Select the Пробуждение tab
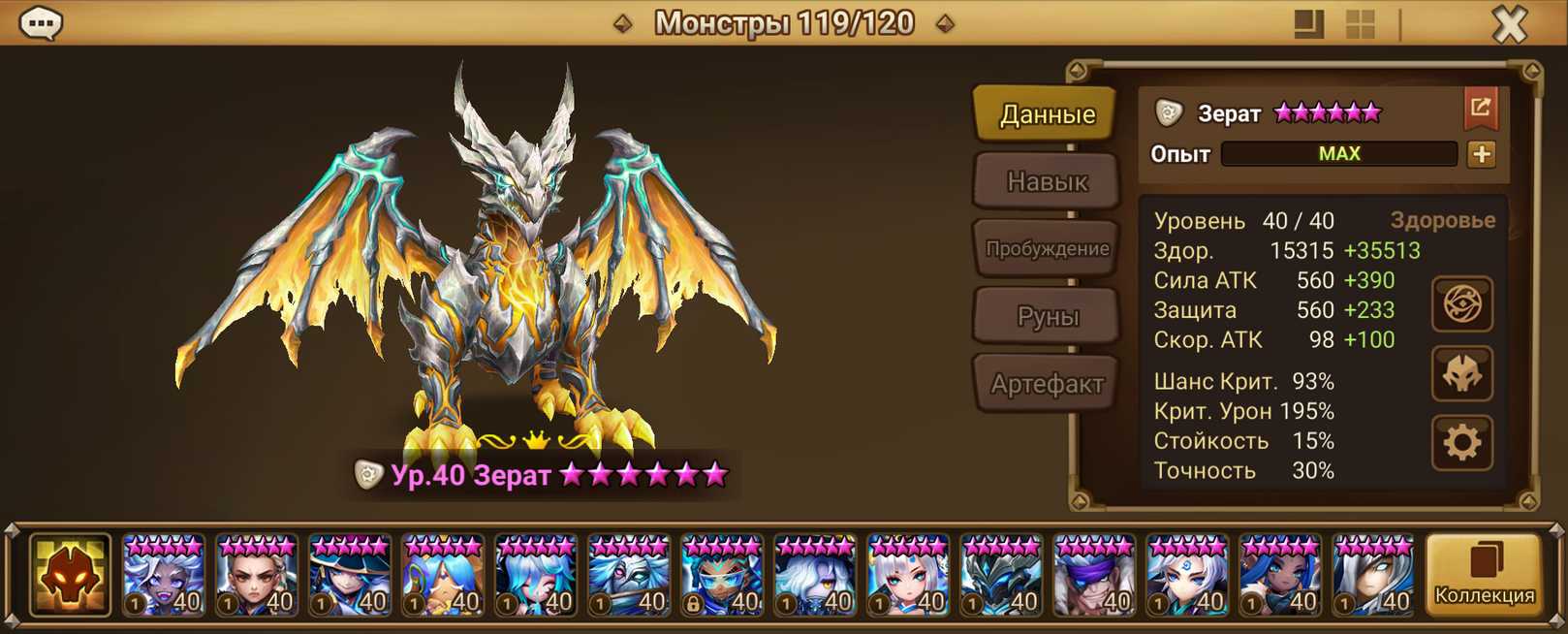The height and width of the screenshot is (634, 1568). click(x=1047, y=248)
